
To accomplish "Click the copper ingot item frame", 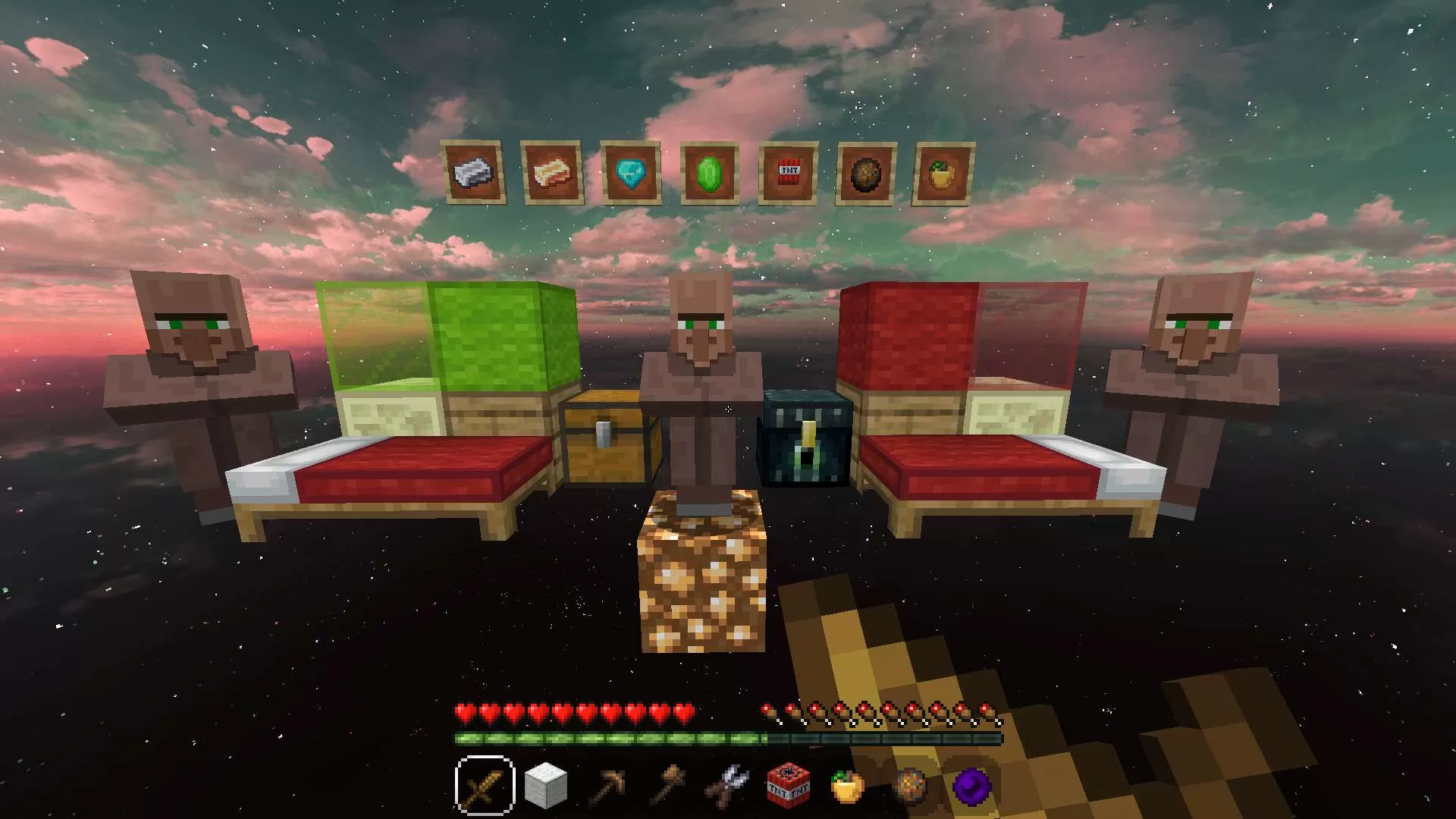I will (x=554, y=173).
